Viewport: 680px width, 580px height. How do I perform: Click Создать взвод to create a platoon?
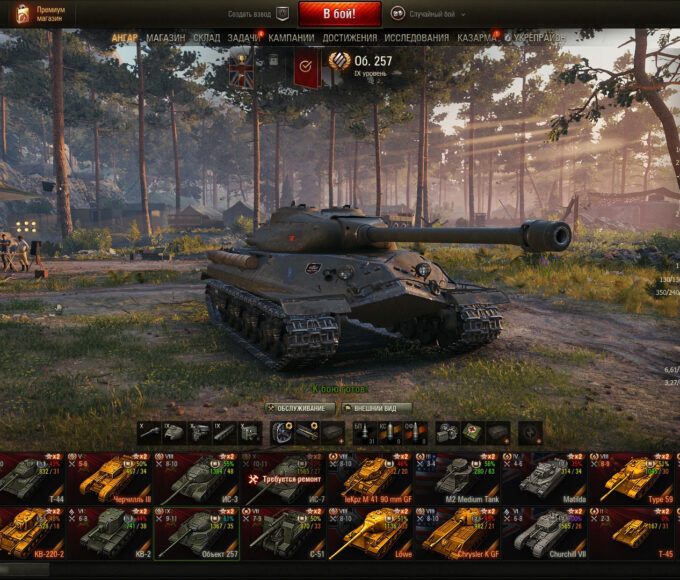[x=248, y=15]
